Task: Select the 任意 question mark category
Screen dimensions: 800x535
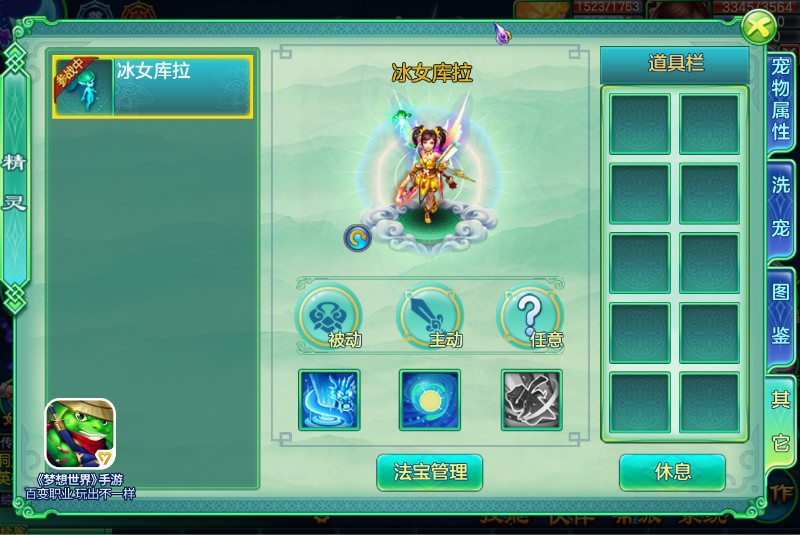Action: point(531,318)
